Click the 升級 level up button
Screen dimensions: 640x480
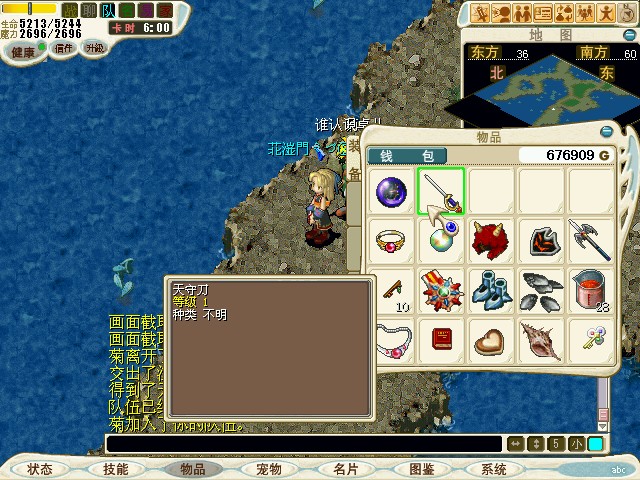95,47
